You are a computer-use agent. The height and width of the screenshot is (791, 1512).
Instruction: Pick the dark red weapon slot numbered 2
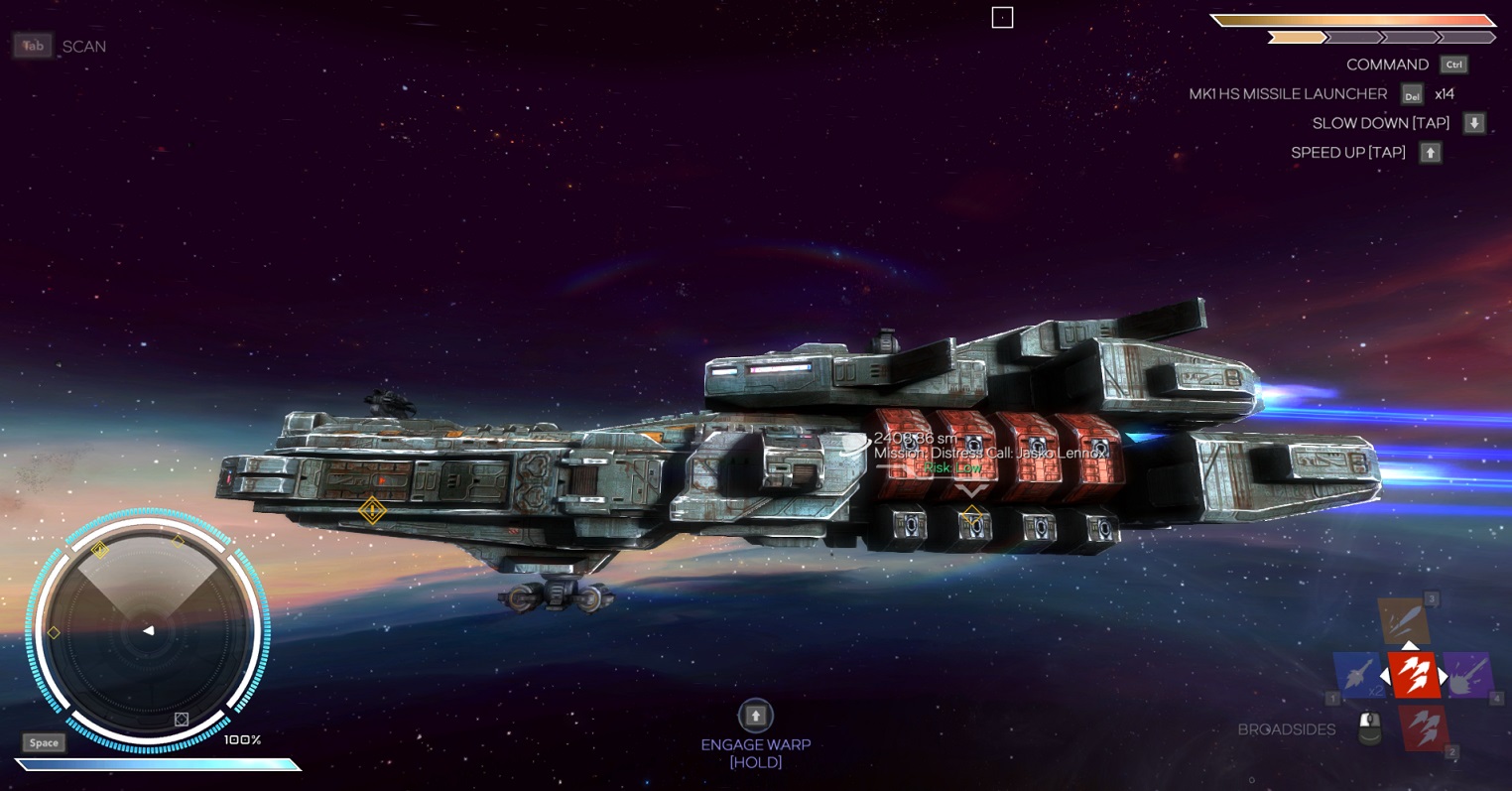[1423, 727]
